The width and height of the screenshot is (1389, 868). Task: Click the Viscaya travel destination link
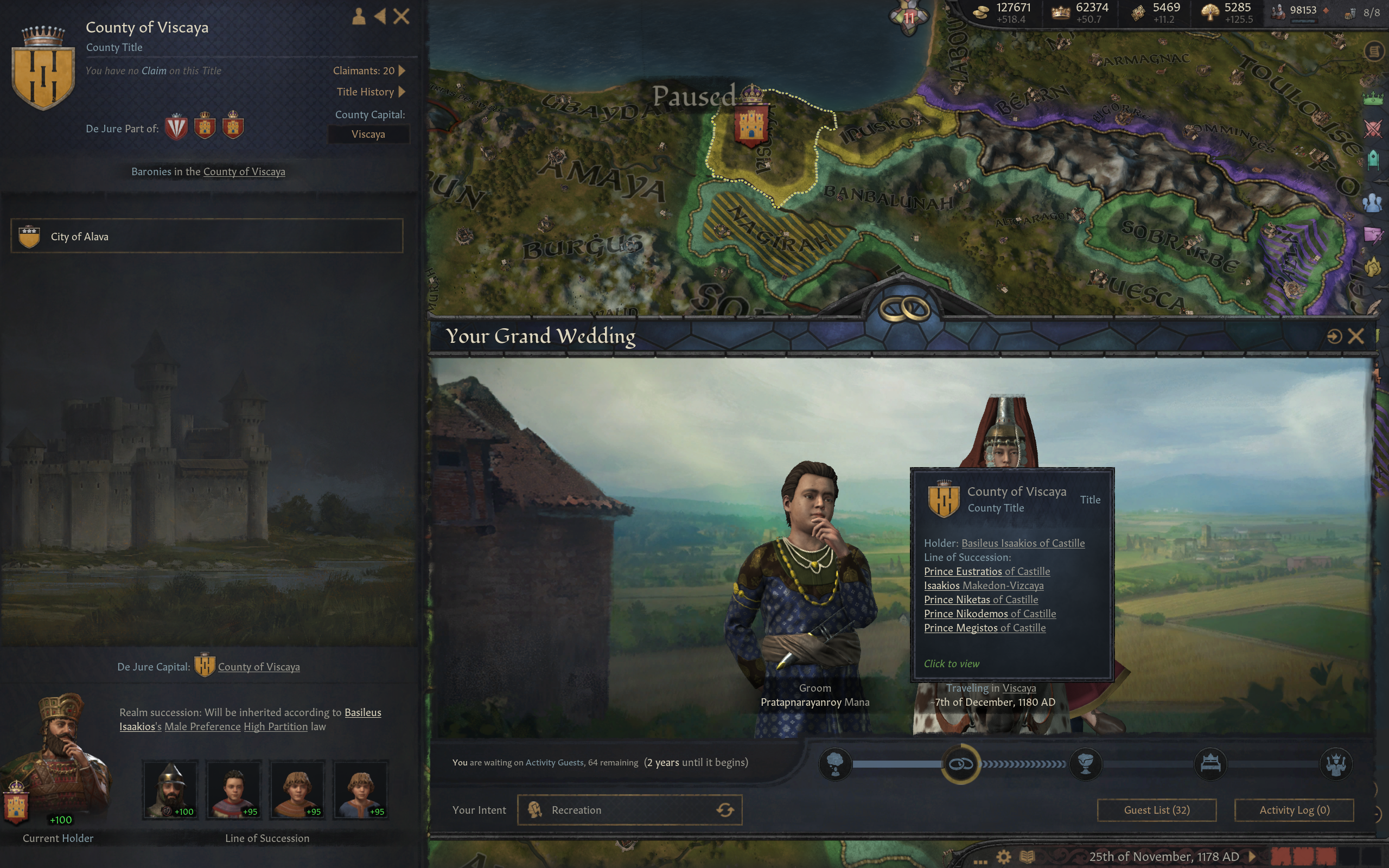pos(1019,688)
